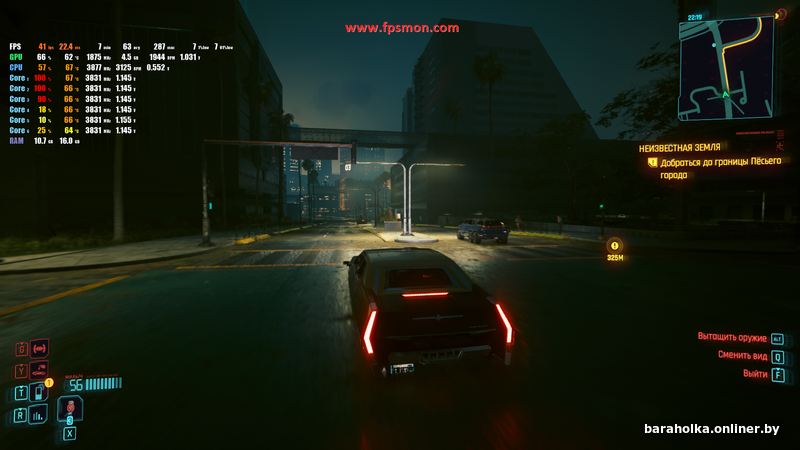The width and height of the screenshot is (800, 450).
Task: Choose the "Выйти" exit vehicle option
Action: (755, 373)
